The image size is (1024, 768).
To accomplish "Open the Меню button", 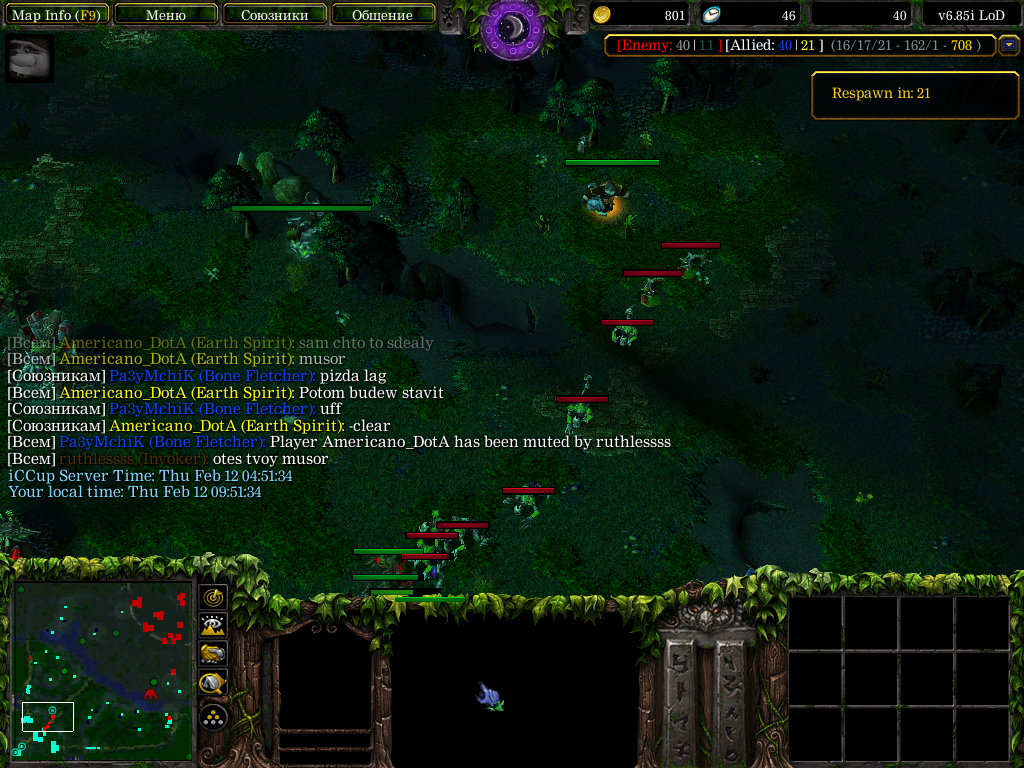I will point(166,15).
